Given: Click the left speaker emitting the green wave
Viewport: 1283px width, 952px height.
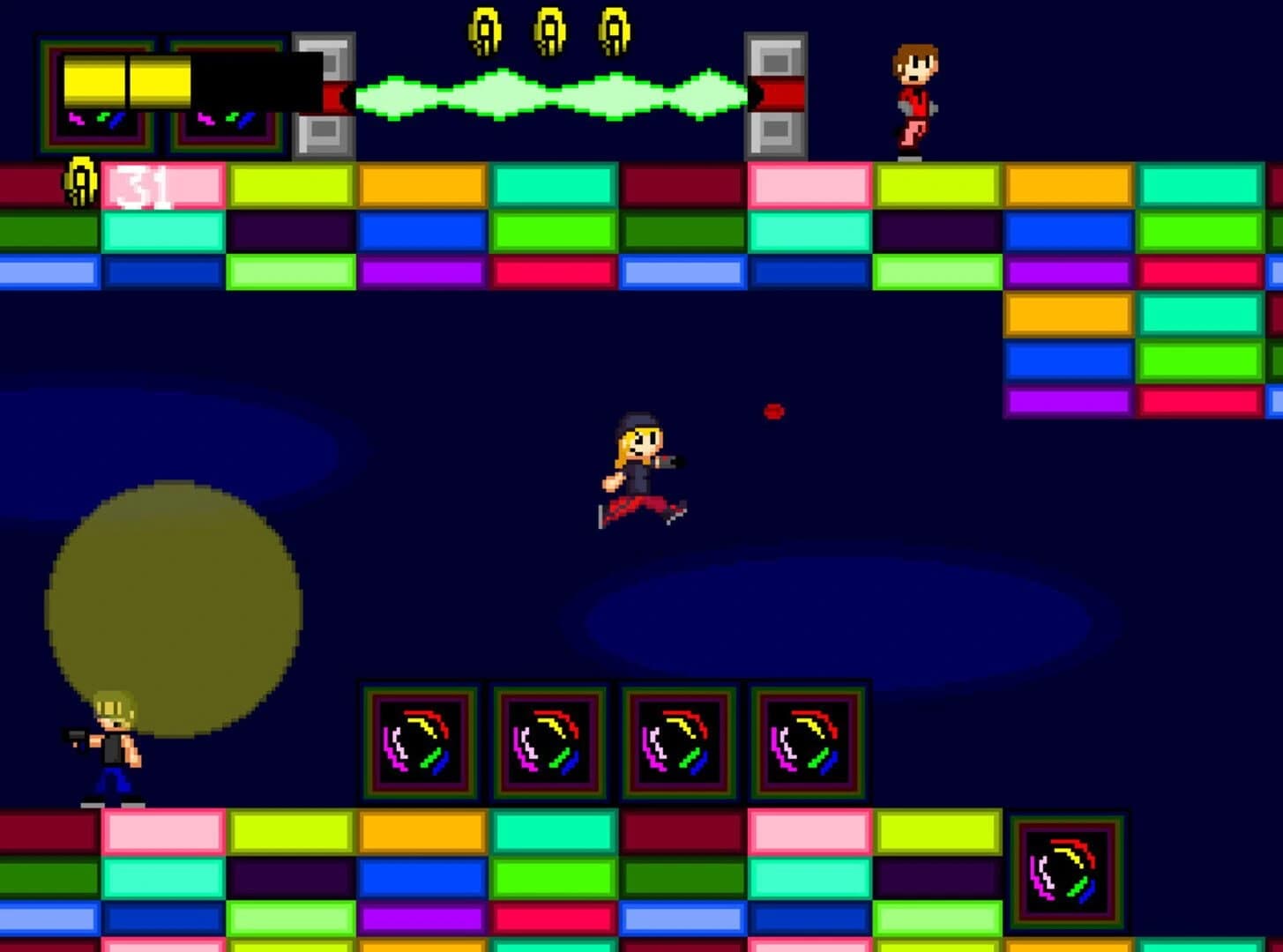Looking at the screenshot, I should click(323, 93).
